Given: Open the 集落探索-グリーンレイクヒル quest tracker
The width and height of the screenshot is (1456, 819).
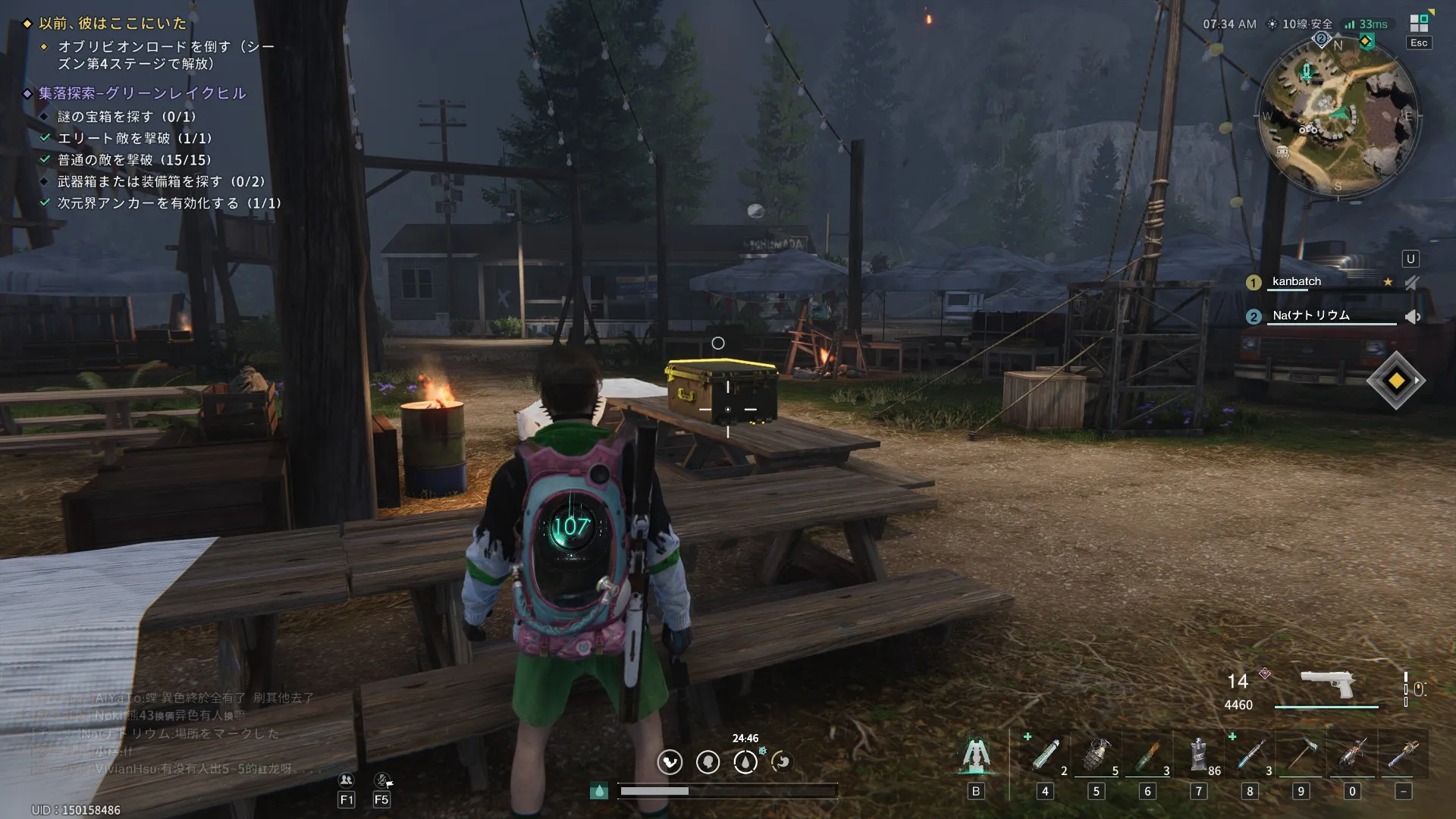Looking at the screenshot, I should 143,93.
